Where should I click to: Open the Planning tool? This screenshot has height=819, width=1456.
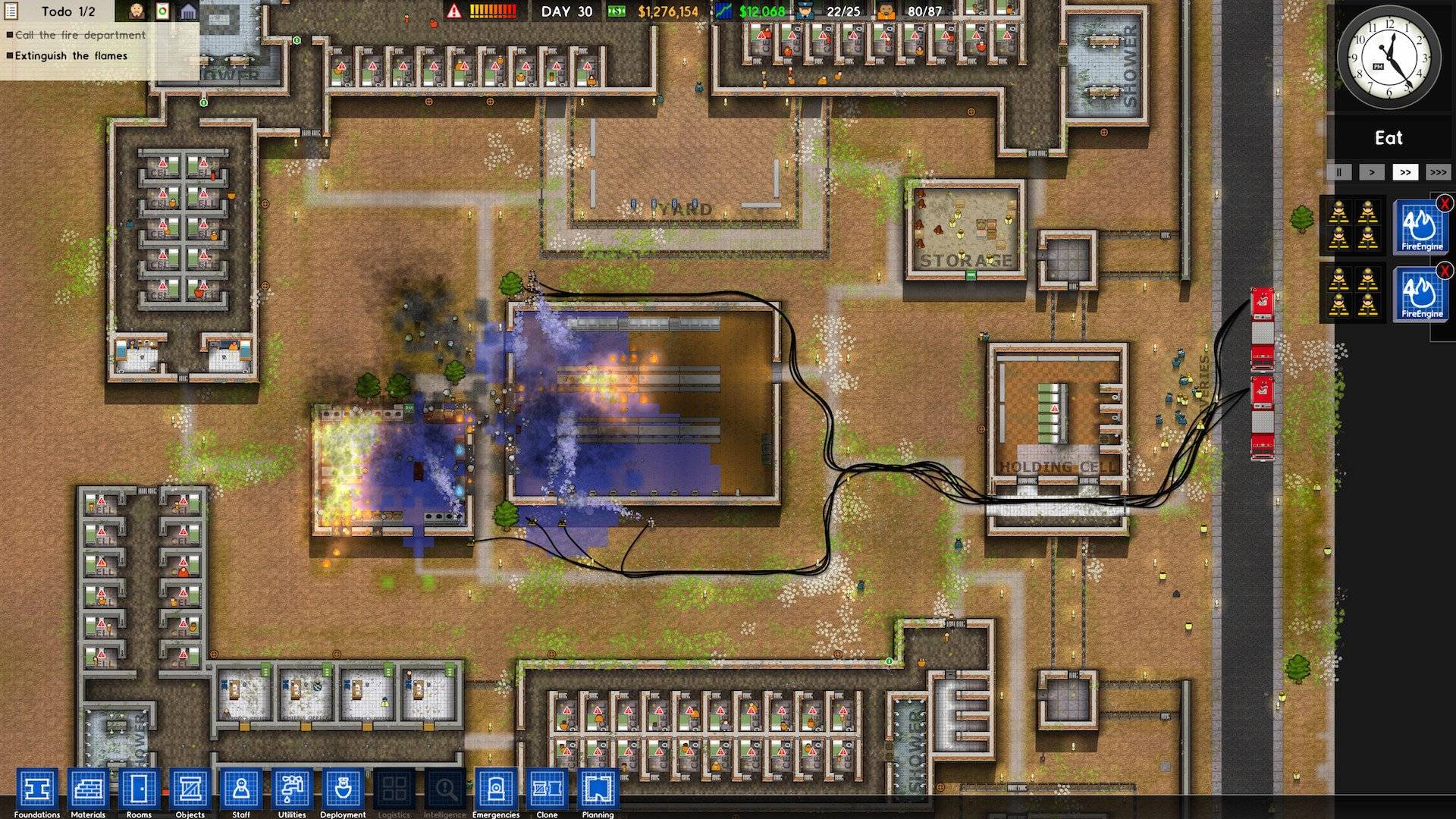[598, 789]
